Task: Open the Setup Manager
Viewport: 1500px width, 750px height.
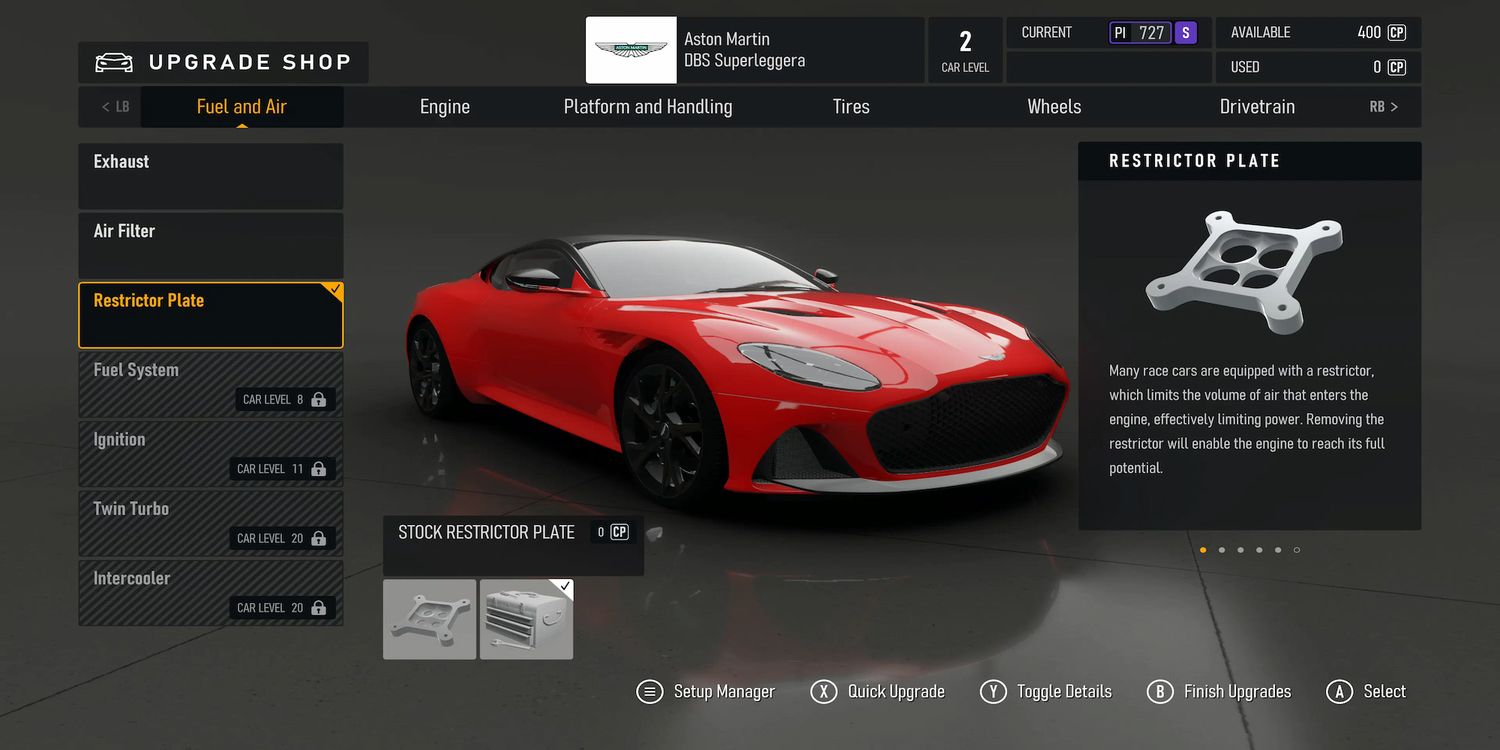Action: click(706, 692)
